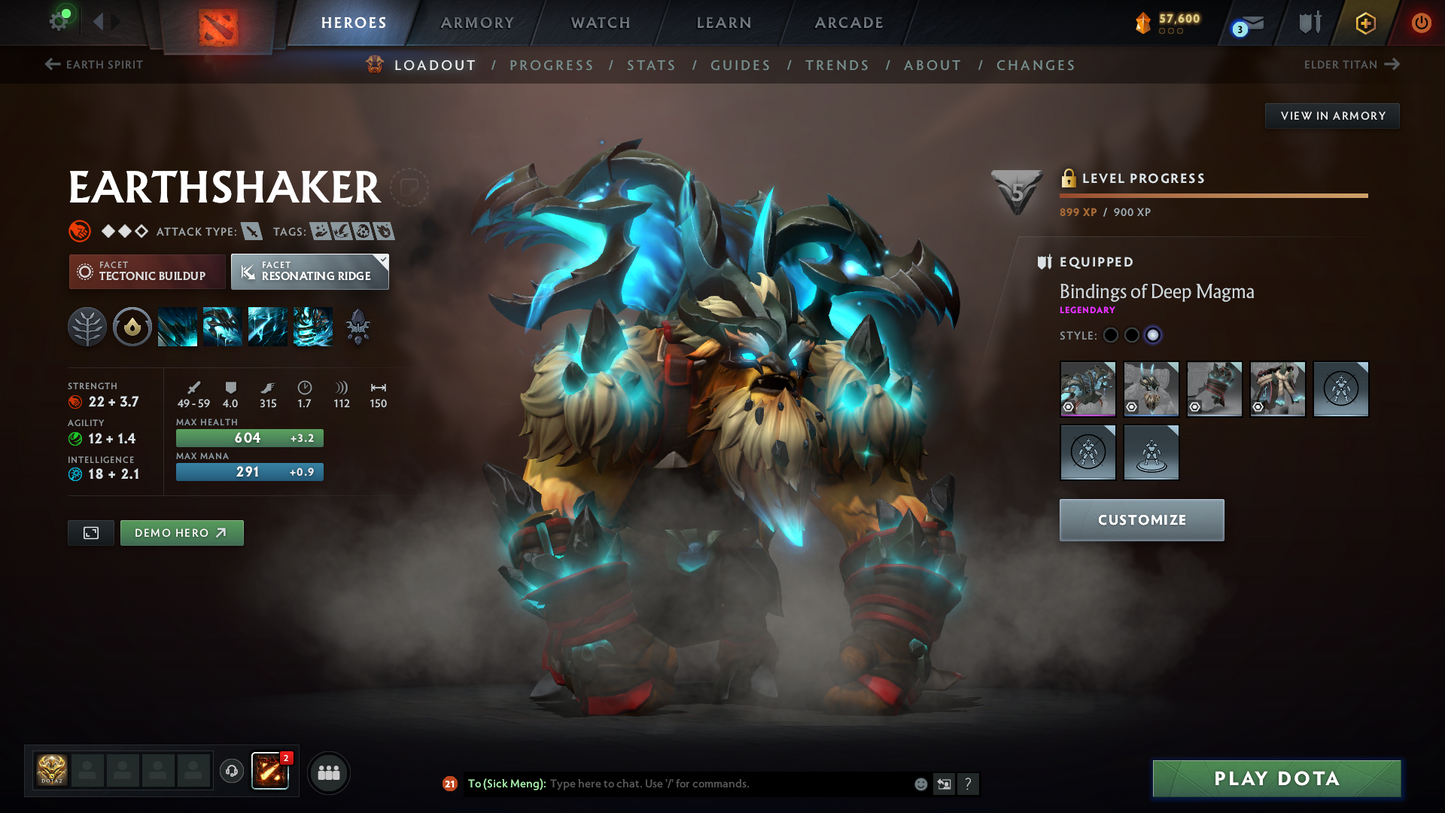Click the PLAY DOTA button

coord(1276,778)
